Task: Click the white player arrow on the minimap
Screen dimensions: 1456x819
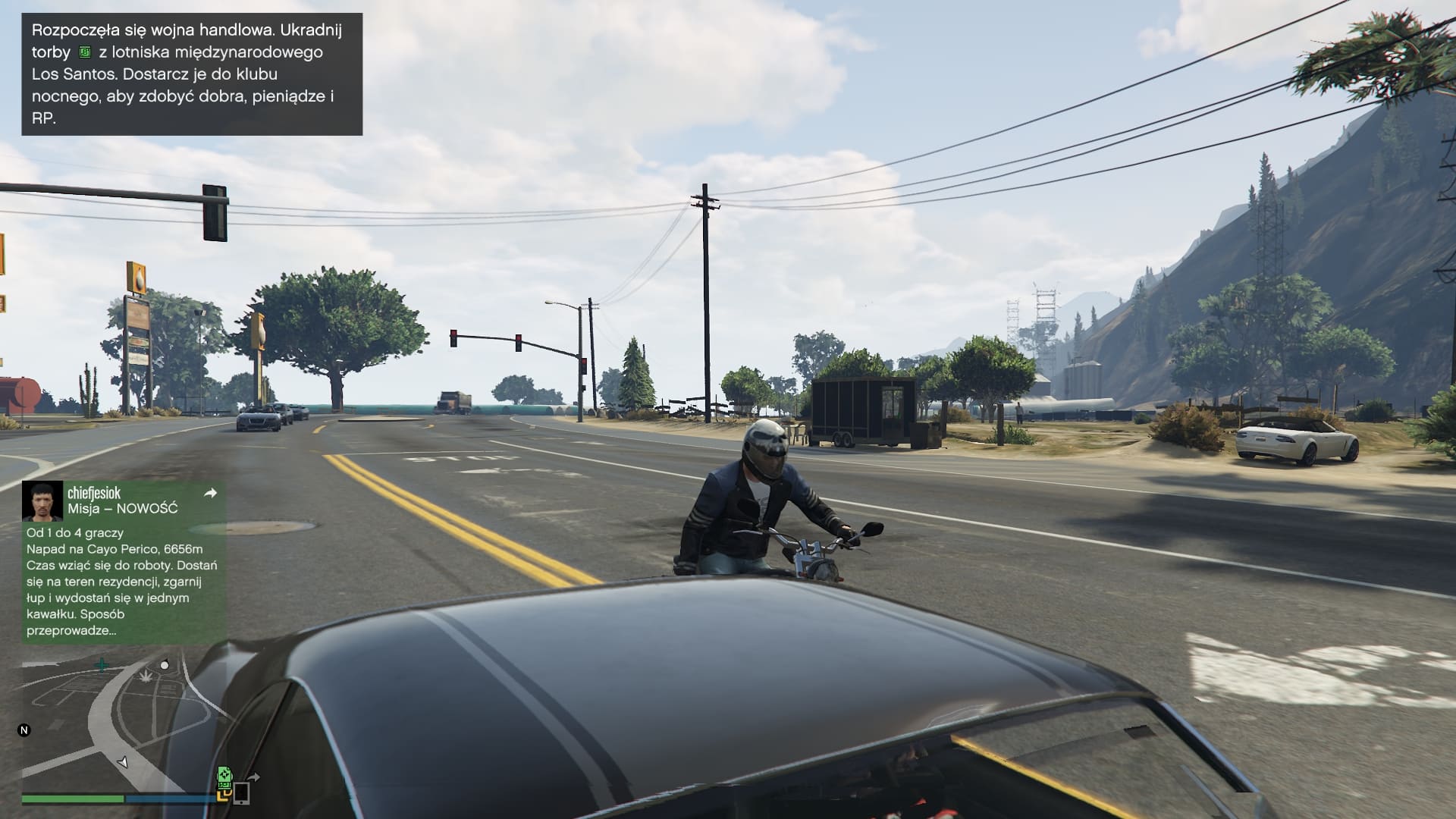Action: [x=122, y=762]
